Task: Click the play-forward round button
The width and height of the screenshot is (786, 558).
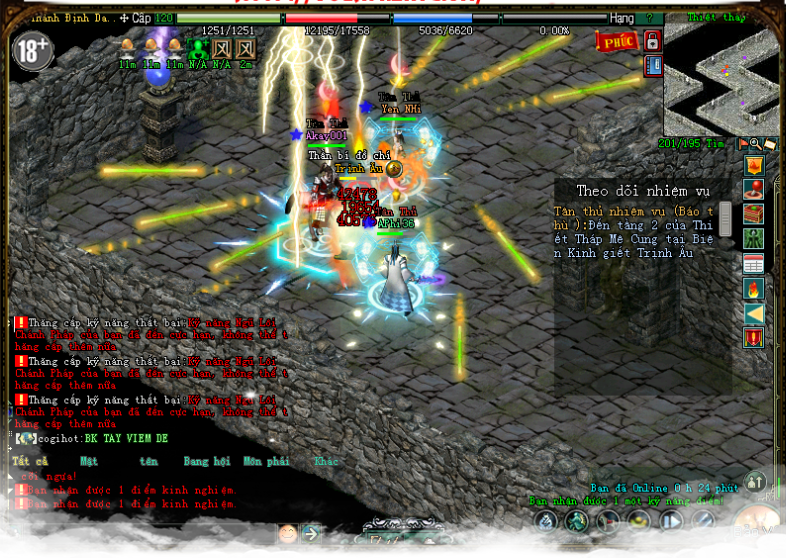Action: (671, 521)
